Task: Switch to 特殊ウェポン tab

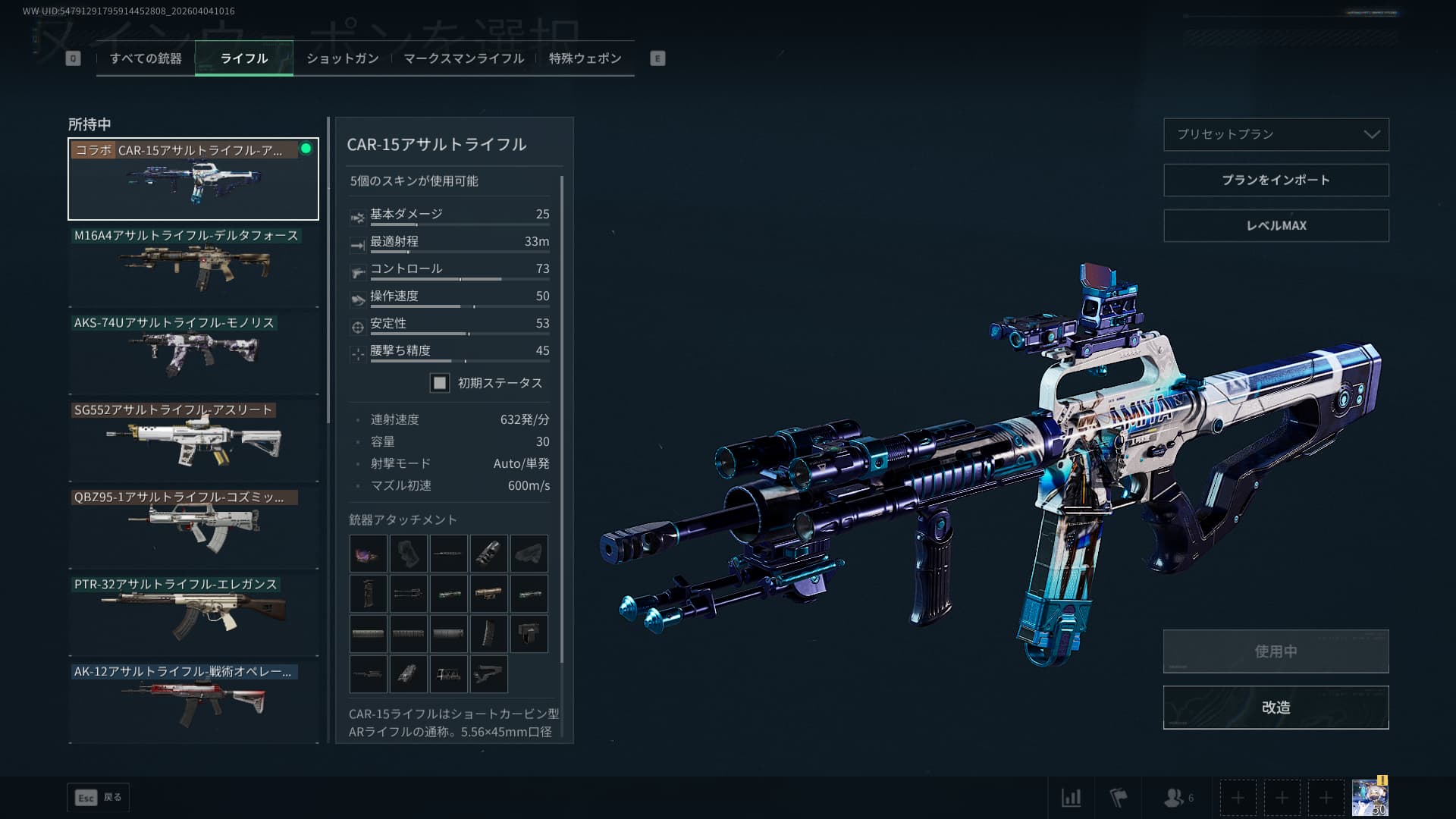Action: click(585, 58)
